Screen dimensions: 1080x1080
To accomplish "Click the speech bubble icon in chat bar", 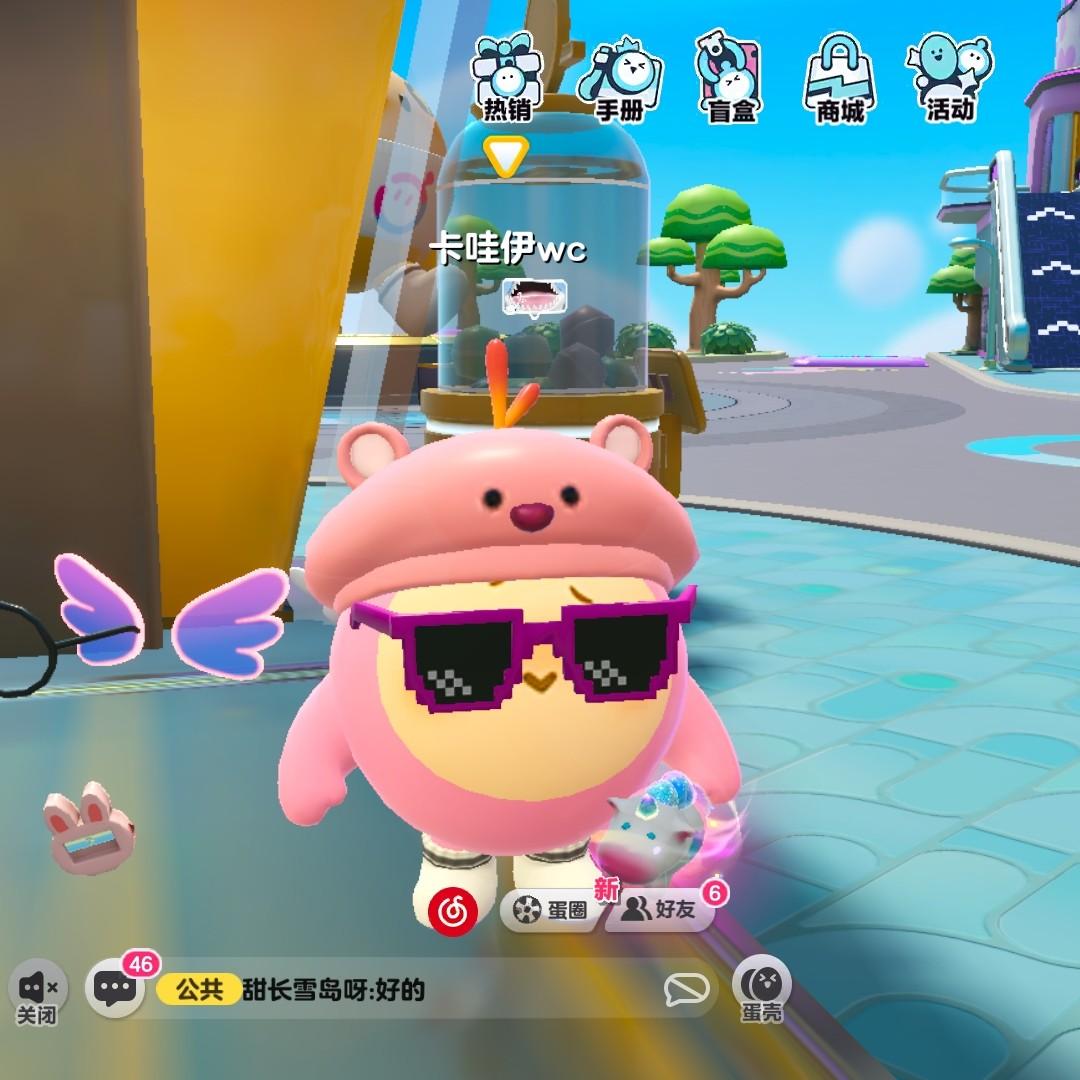I will point(687,990).
